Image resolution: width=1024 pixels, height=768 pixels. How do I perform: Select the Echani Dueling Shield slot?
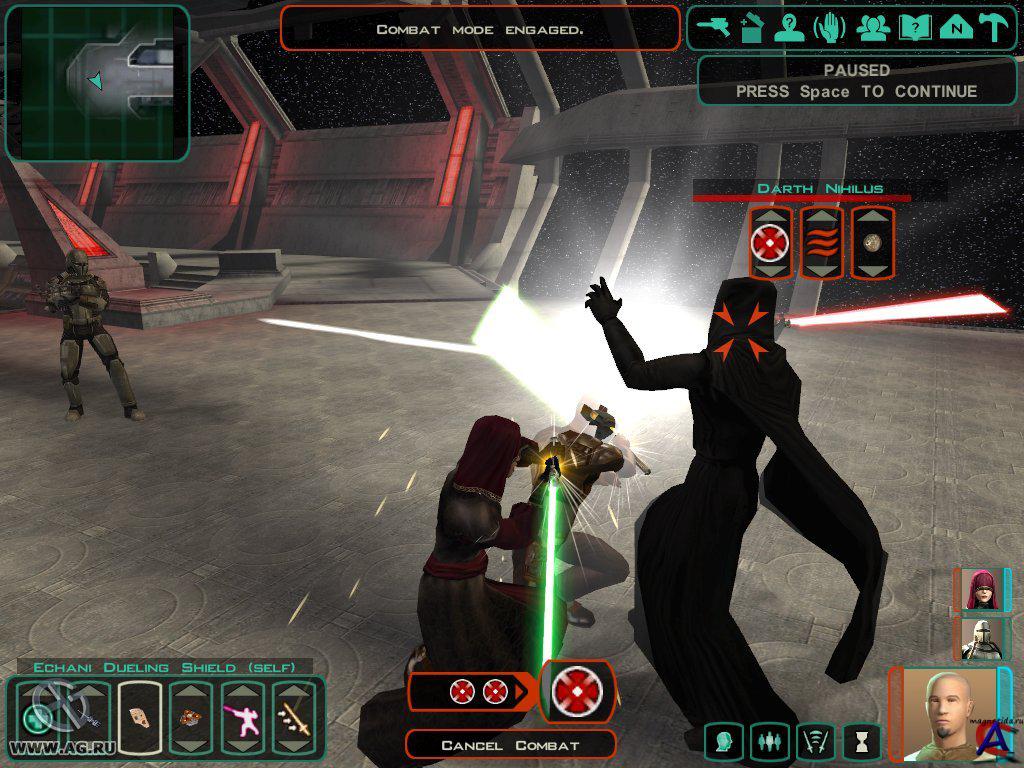coord(140,716)
